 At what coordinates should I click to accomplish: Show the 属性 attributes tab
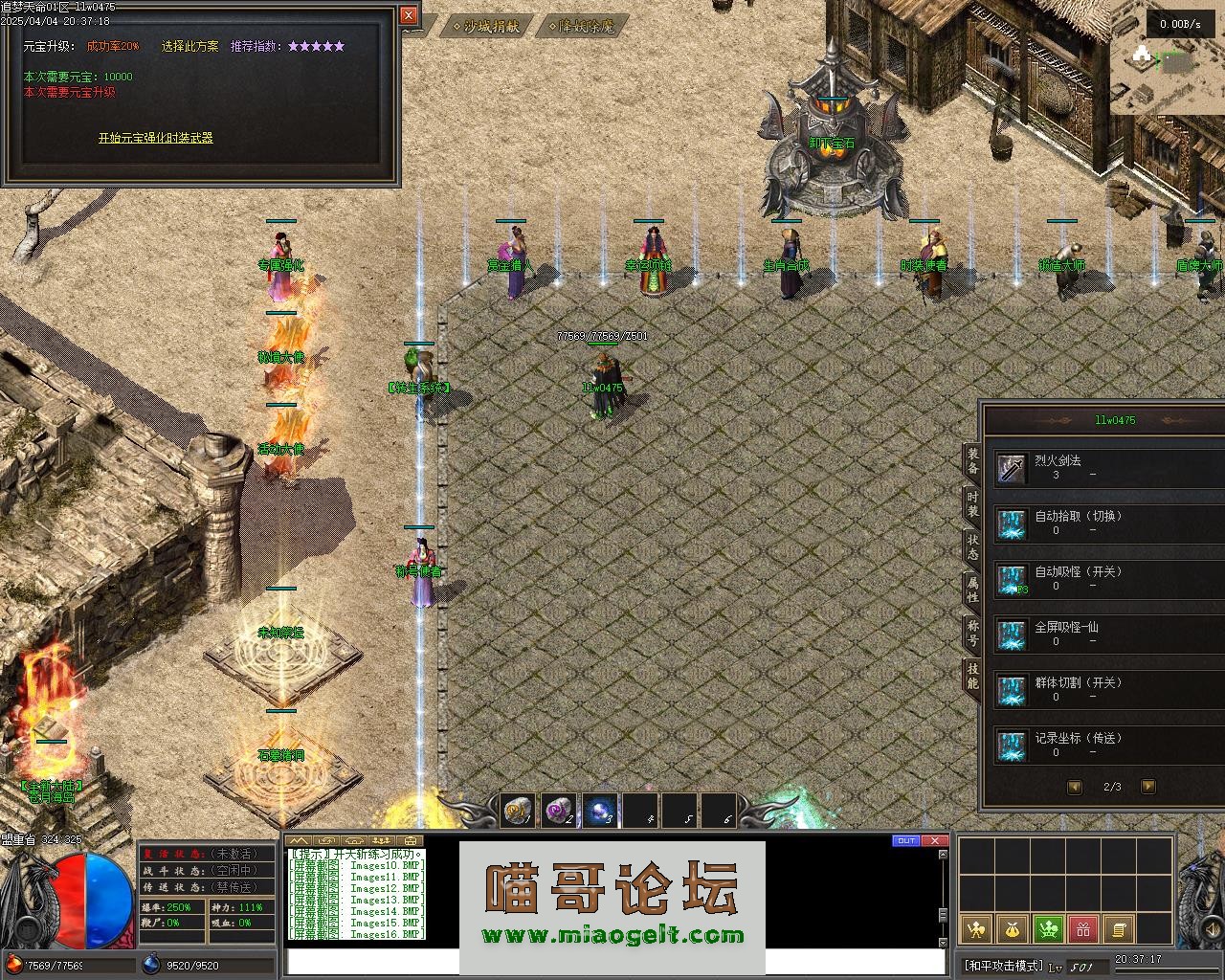point(972,590)
